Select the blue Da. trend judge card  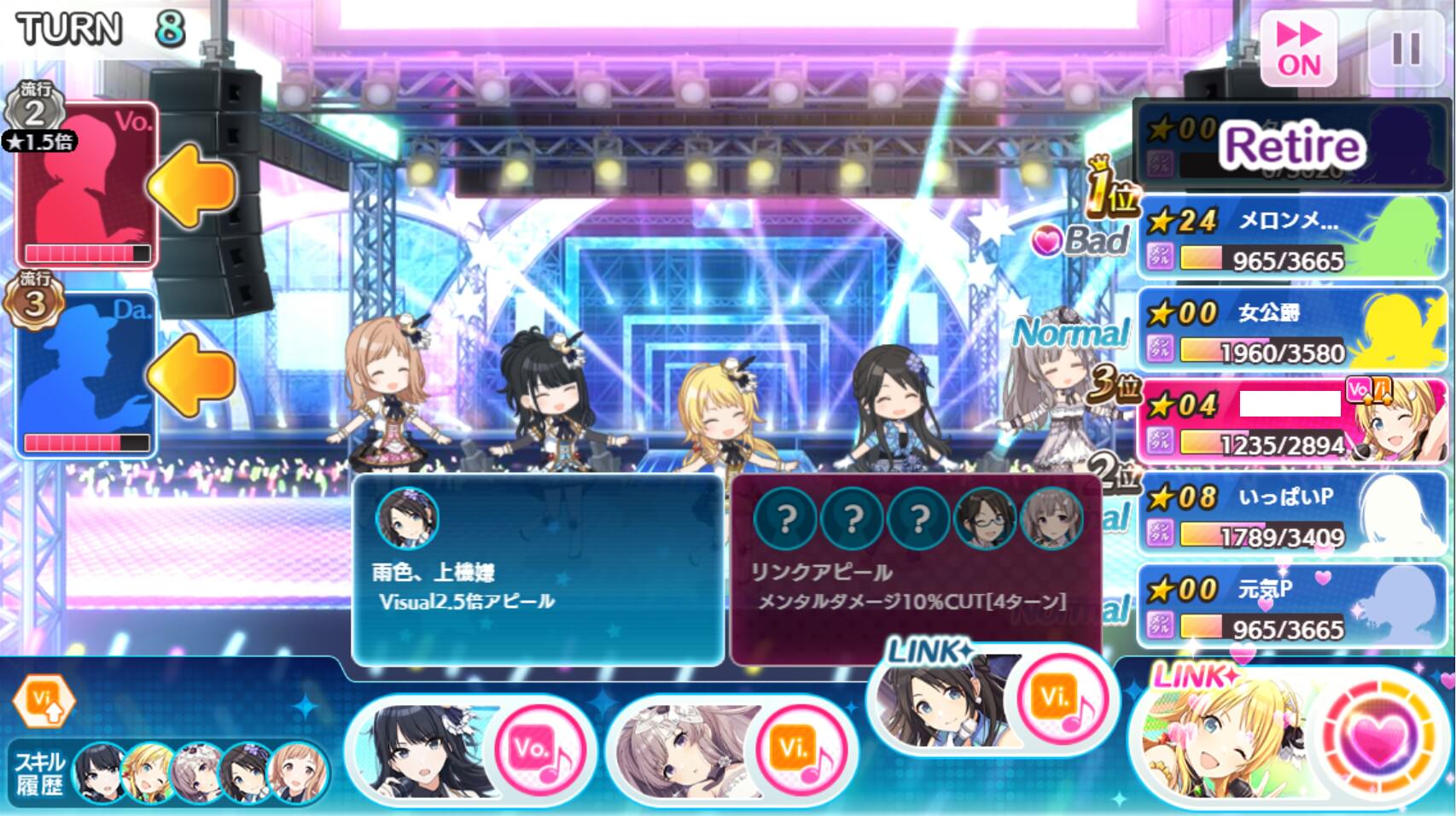87,374
